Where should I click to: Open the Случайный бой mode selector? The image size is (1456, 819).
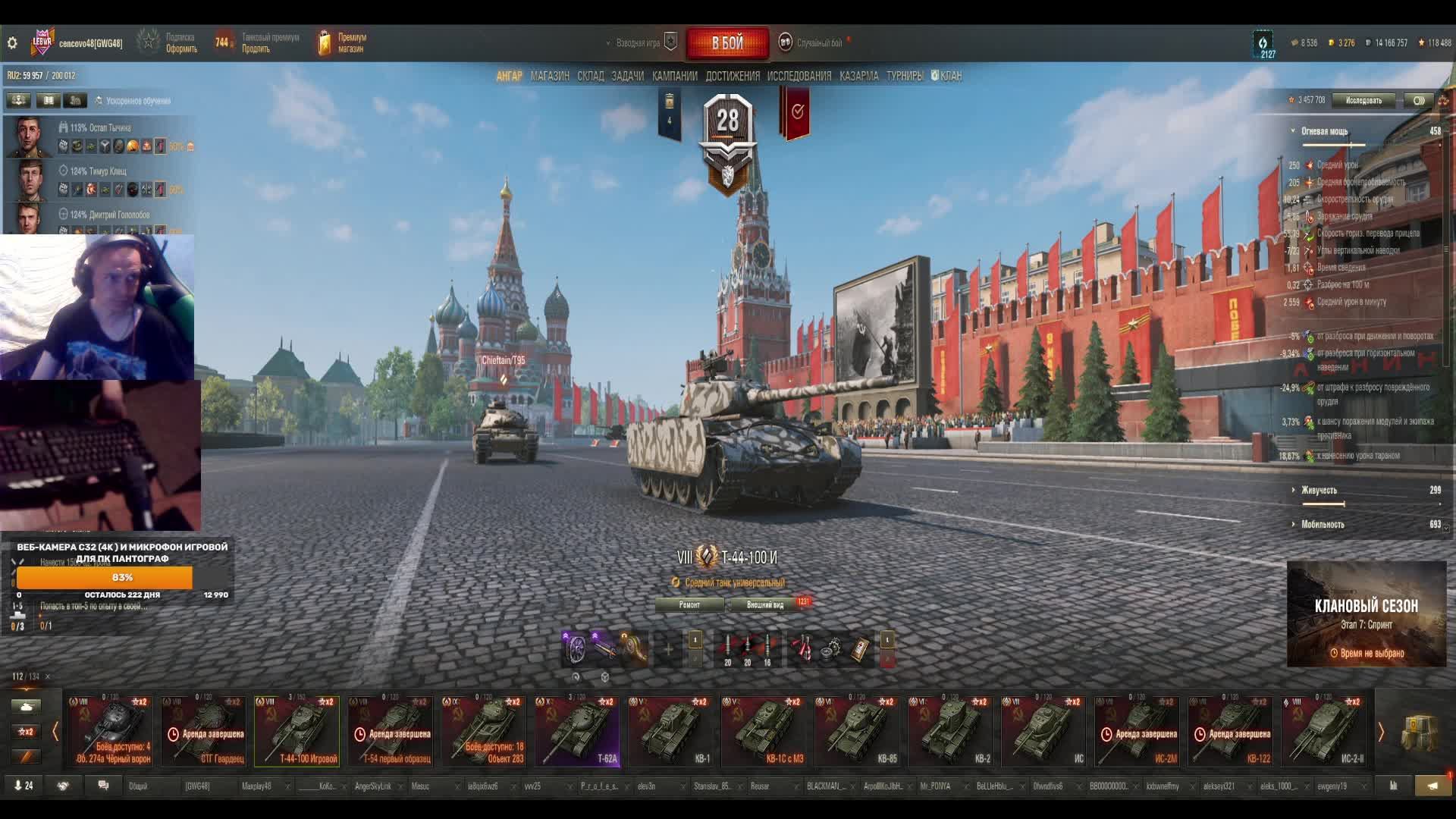pos(819,43)
